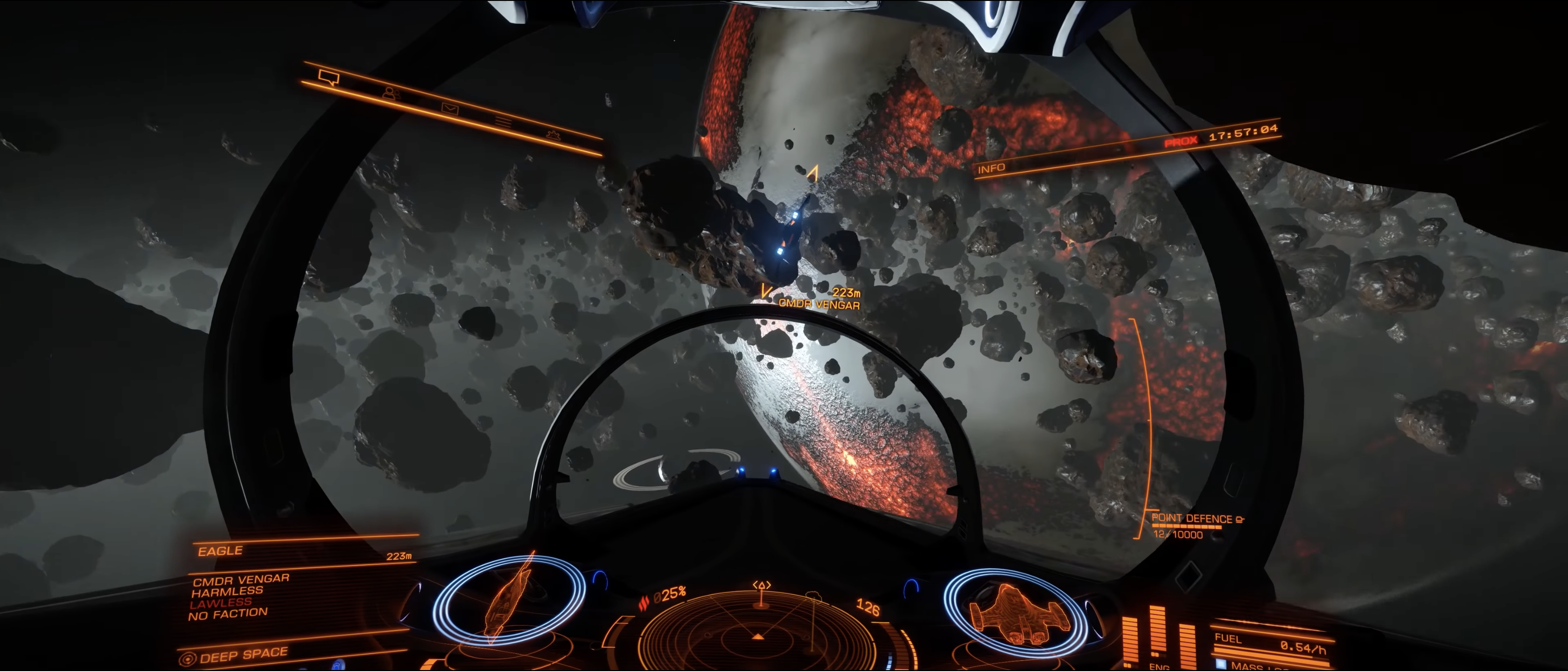Select the CMDR VENGAR target marker
1568x671 pixels.
(819, 304)
